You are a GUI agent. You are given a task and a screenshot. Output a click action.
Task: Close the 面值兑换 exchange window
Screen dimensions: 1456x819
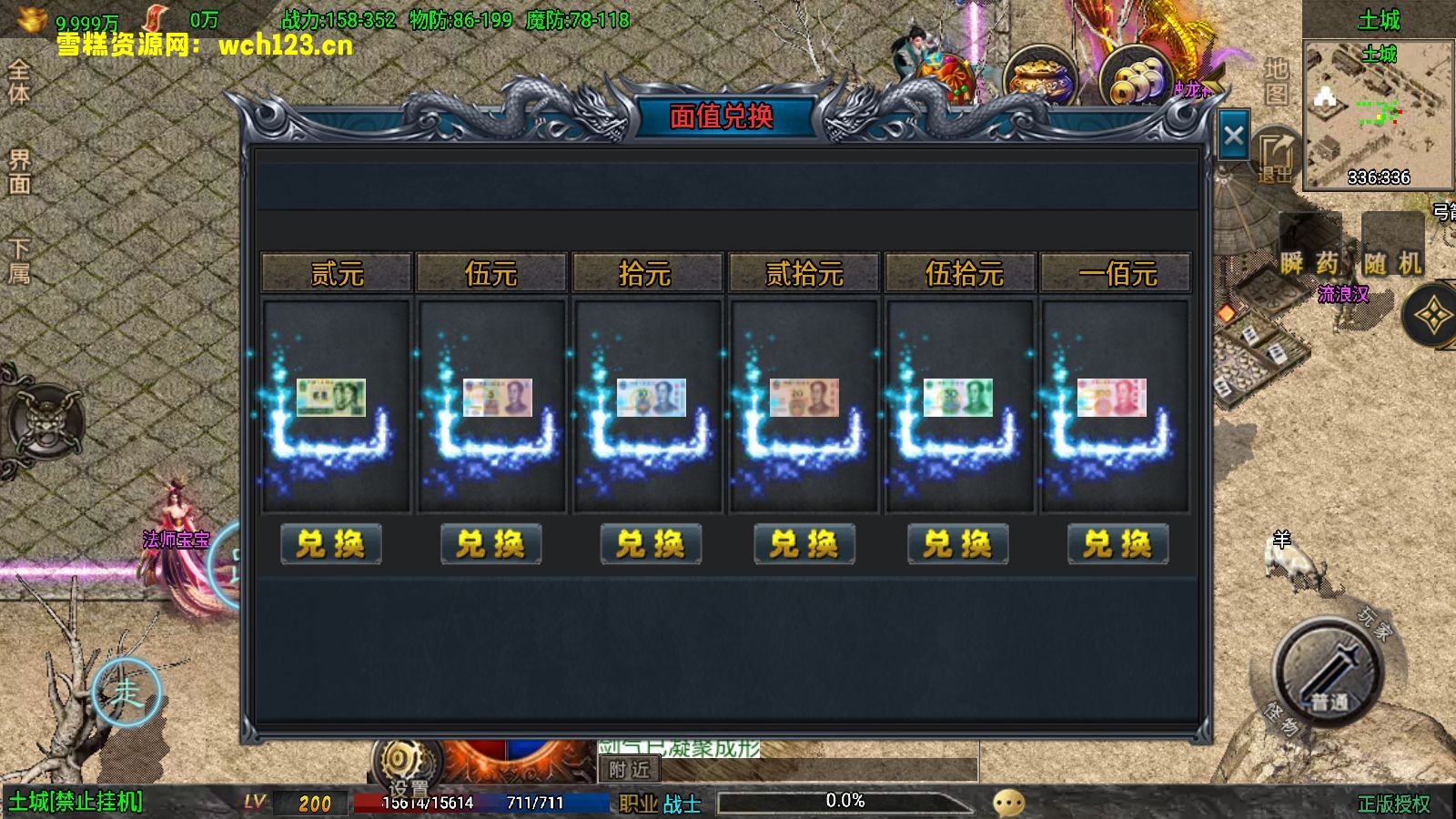click(1233, 136)
